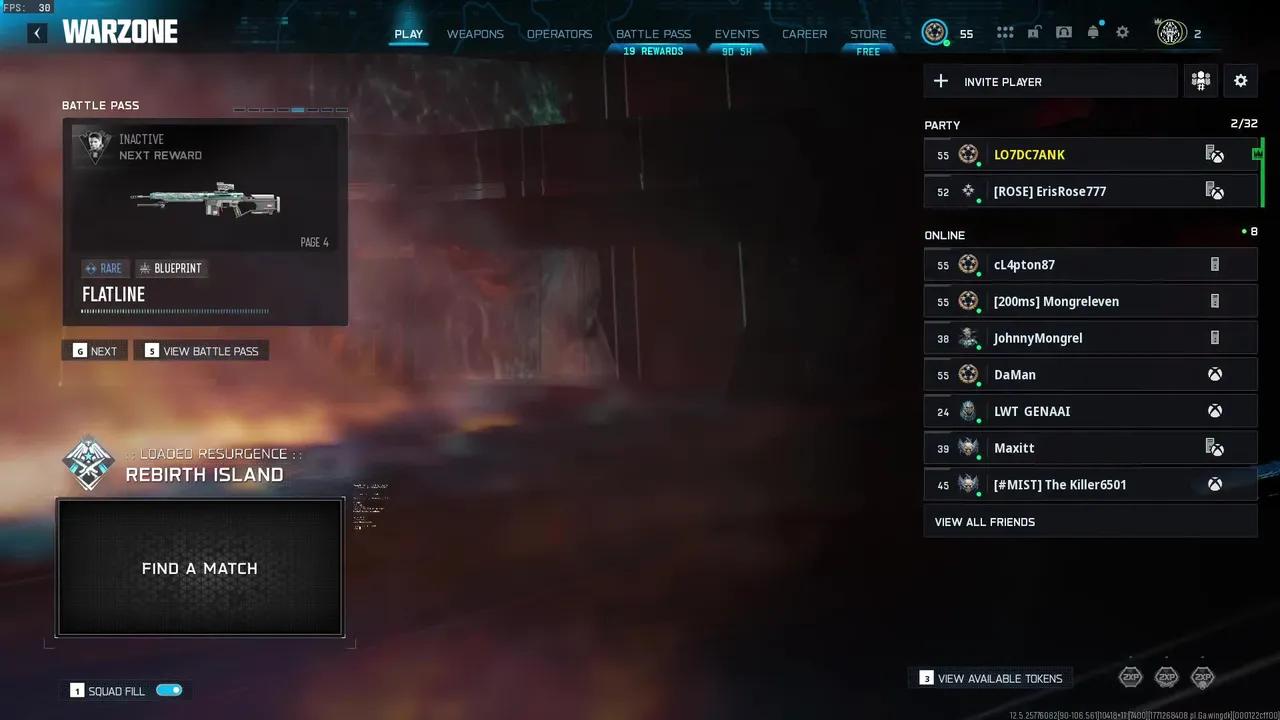Image resolution: width=1280 pixels, height=720 pixels.
Task: Open the Store menu showing FREE
Action: tap(868, 33)
